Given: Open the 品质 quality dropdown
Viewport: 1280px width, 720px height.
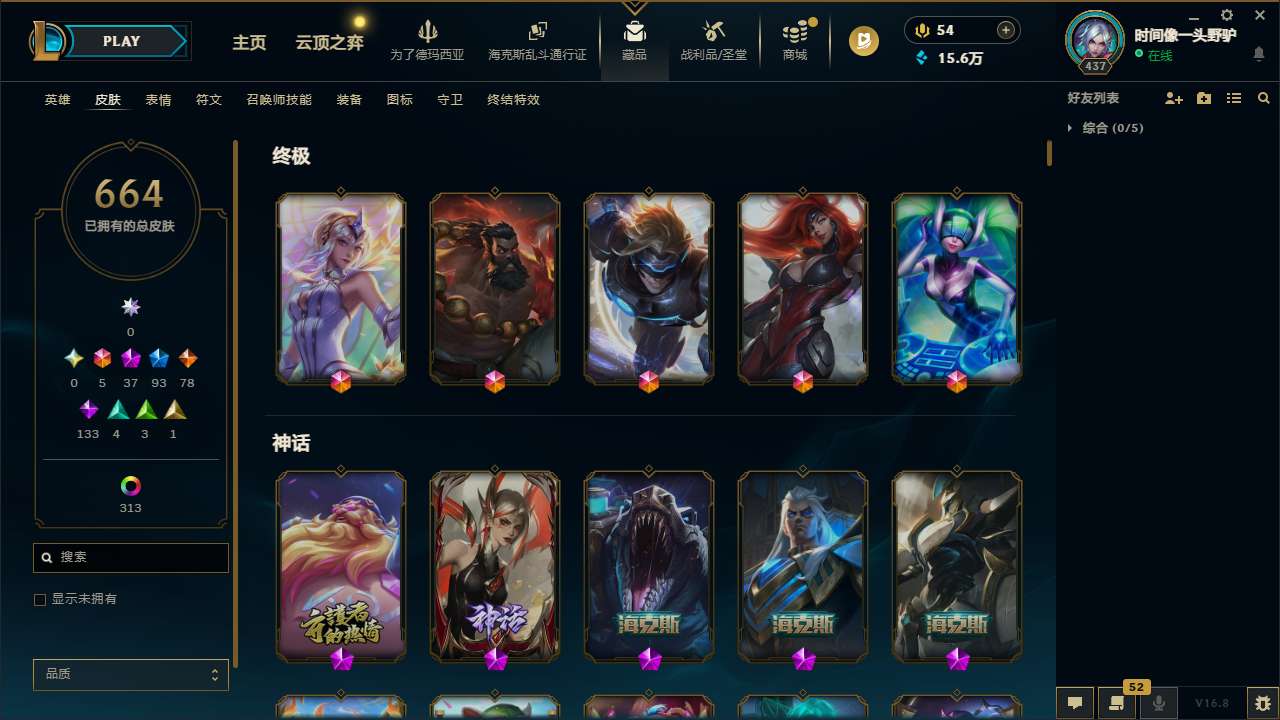Looking at the screenshot, I should pos(130,674).
